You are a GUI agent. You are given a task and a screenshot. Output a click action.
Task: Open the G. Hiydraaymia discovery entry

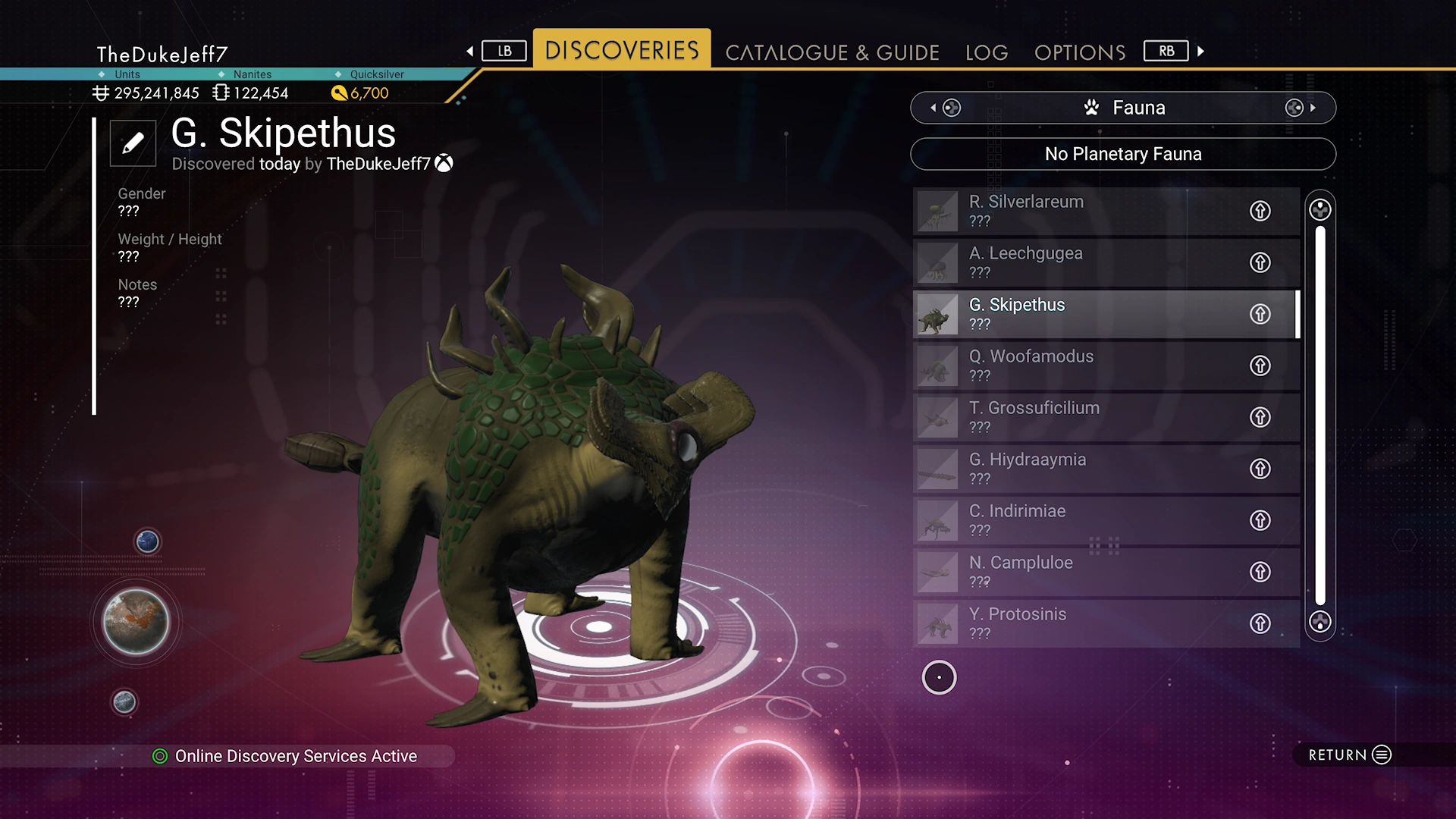click(x=1077, y=469)
